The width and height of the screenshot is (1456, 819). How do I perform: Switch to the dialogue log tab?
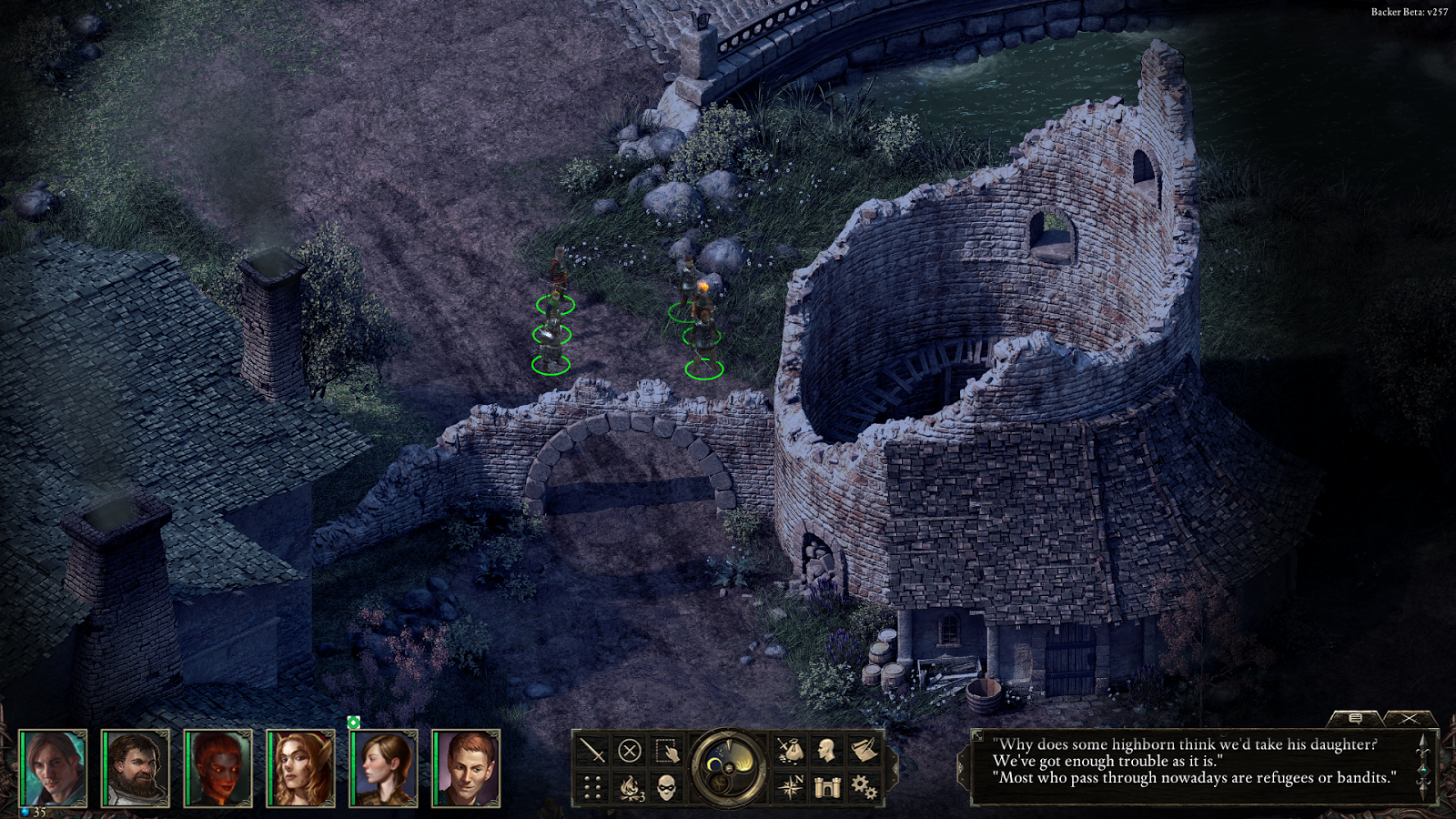[x=1355, y=719]
